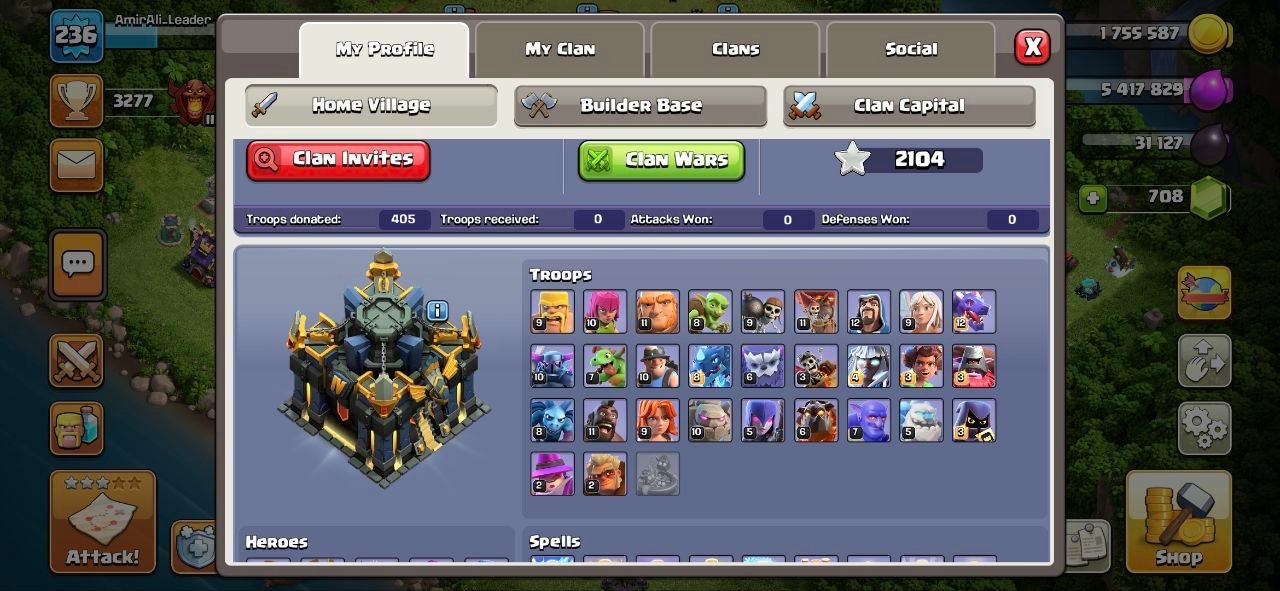1280x591 pixels.
Task: Open the Shop
Action: pos(1178,522)
